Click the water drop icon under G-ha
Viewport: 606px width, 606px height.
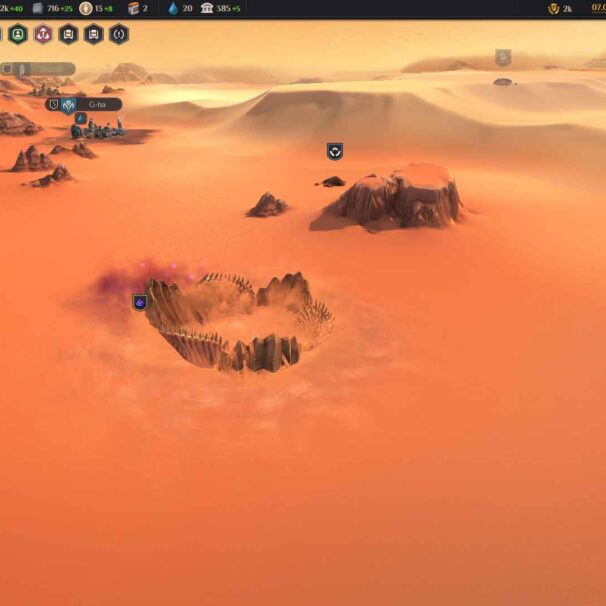click(81, 118)
